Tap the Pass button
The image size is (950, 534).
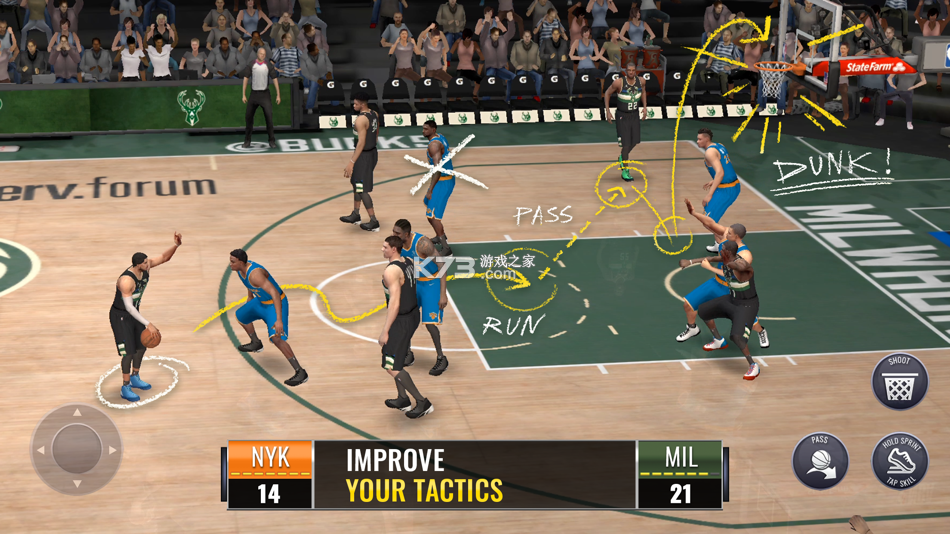click(x=821, y=461)
